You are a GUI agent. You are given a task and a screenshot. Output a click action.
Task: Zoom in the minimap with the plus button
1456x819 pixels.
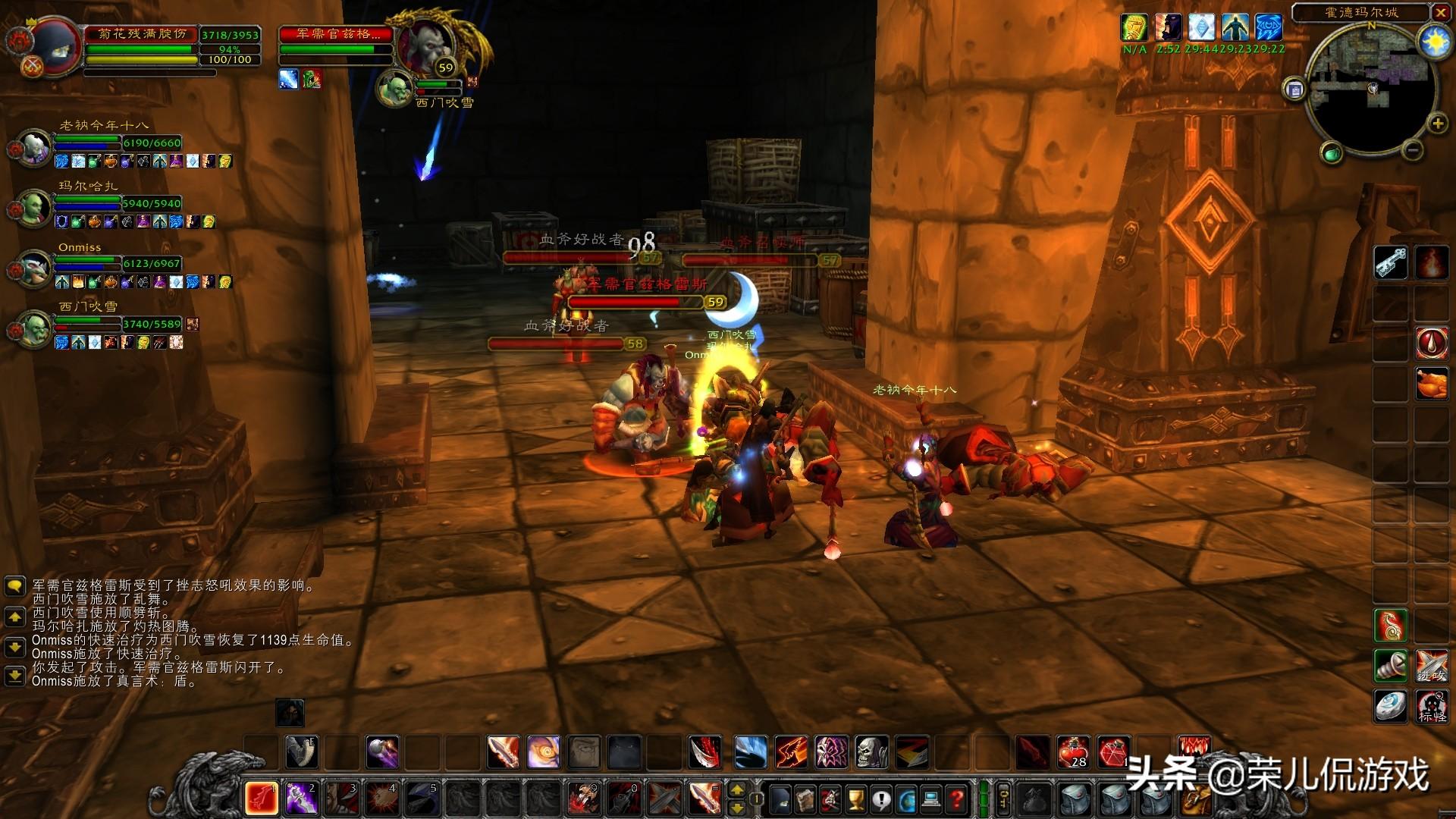point(1437,124)
